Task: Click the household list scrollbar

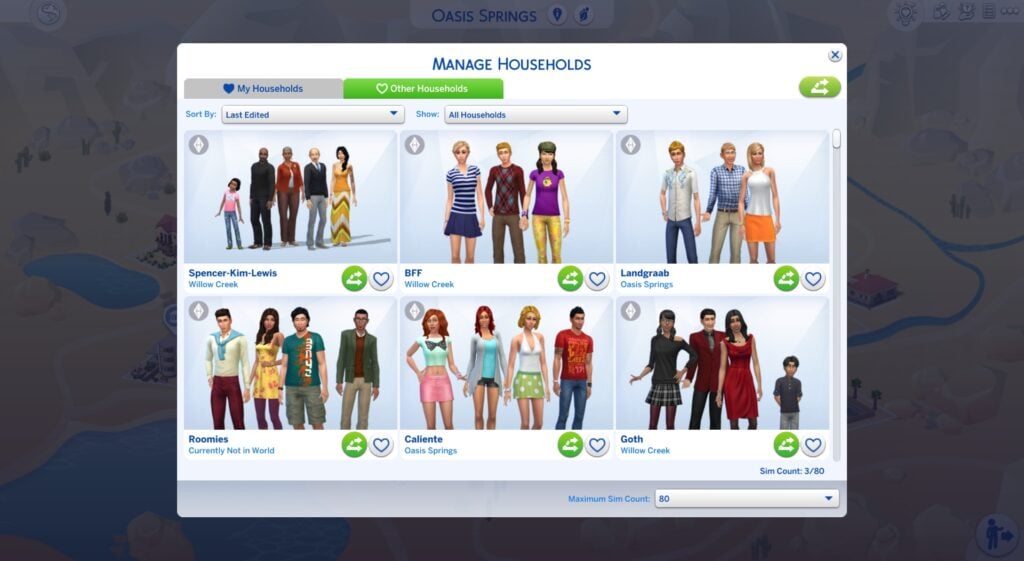Action: tap(837, 139)
